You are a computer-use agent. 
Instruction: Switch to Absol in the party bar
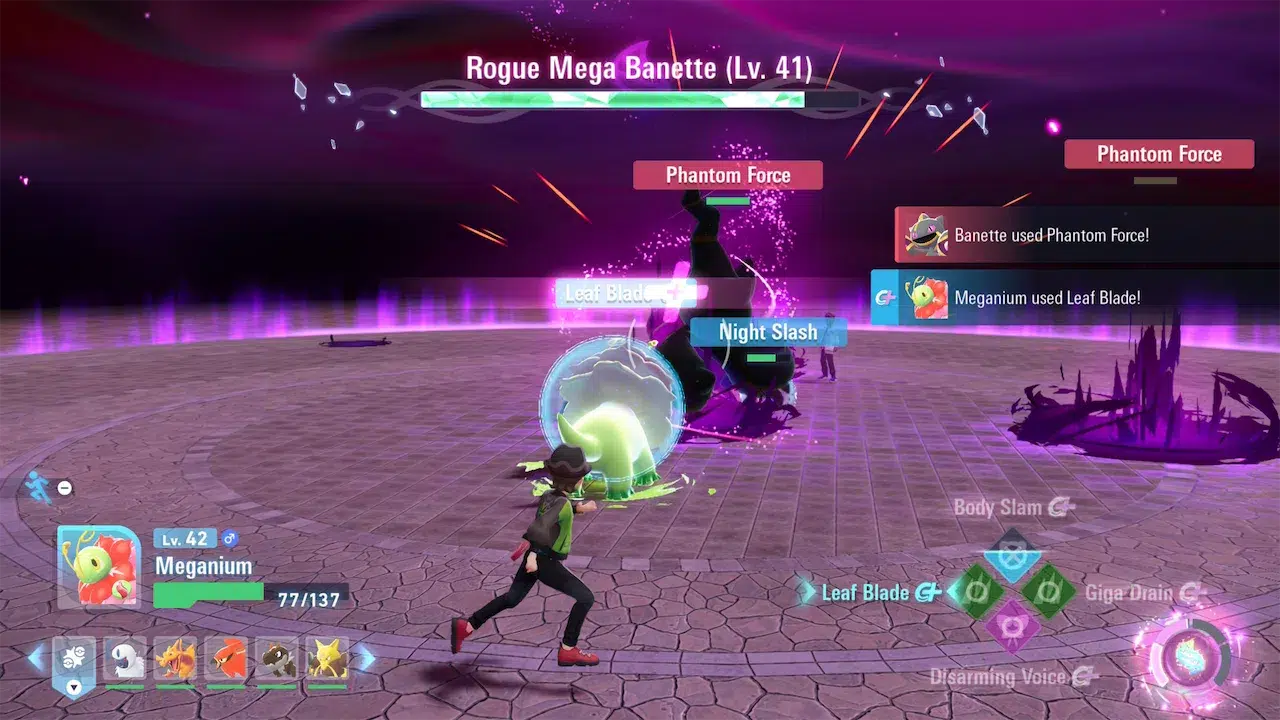click(x=125, y=659)
